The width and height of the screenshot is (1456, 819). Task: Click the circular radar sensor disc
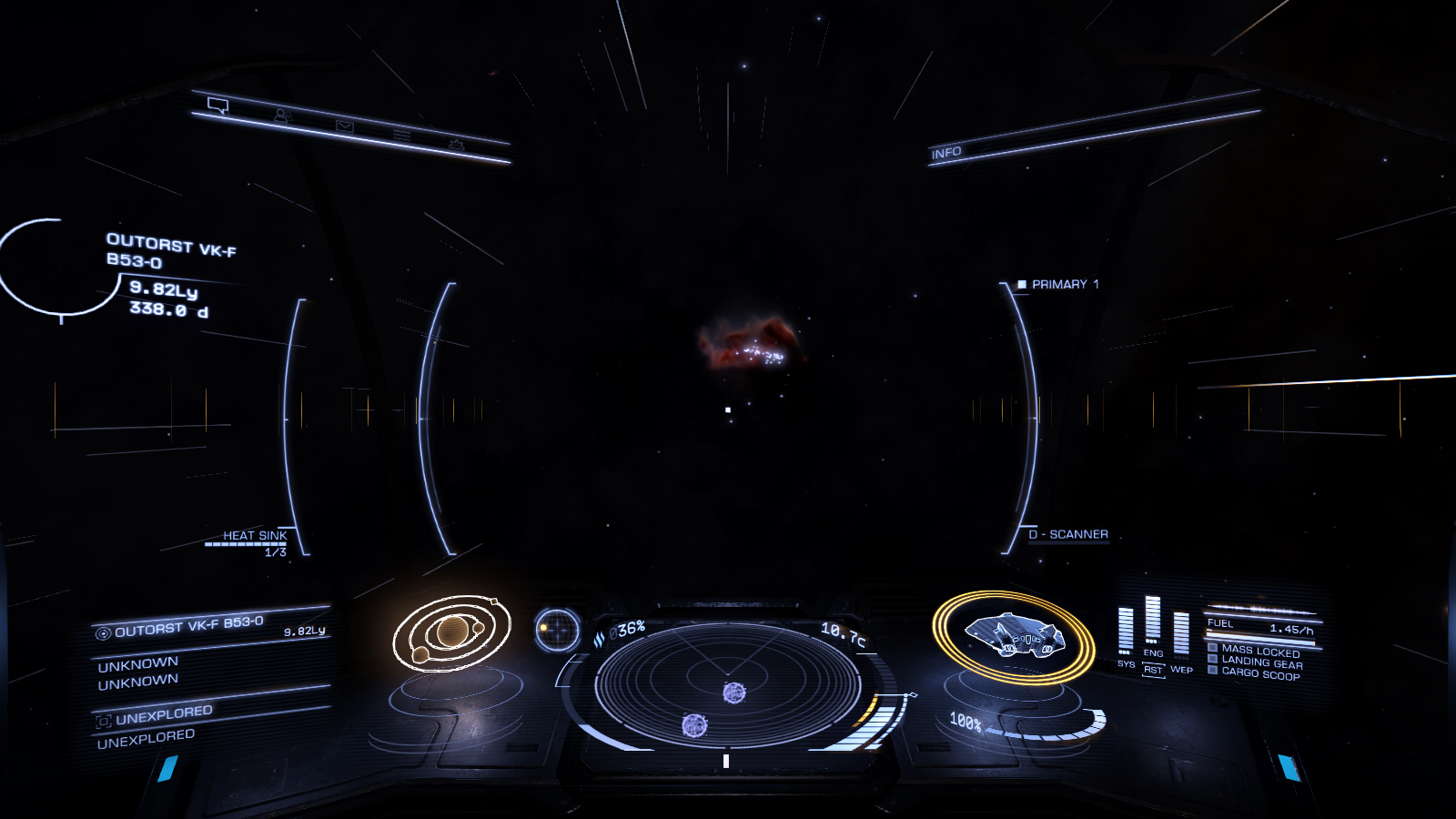(x=727, y=685)
